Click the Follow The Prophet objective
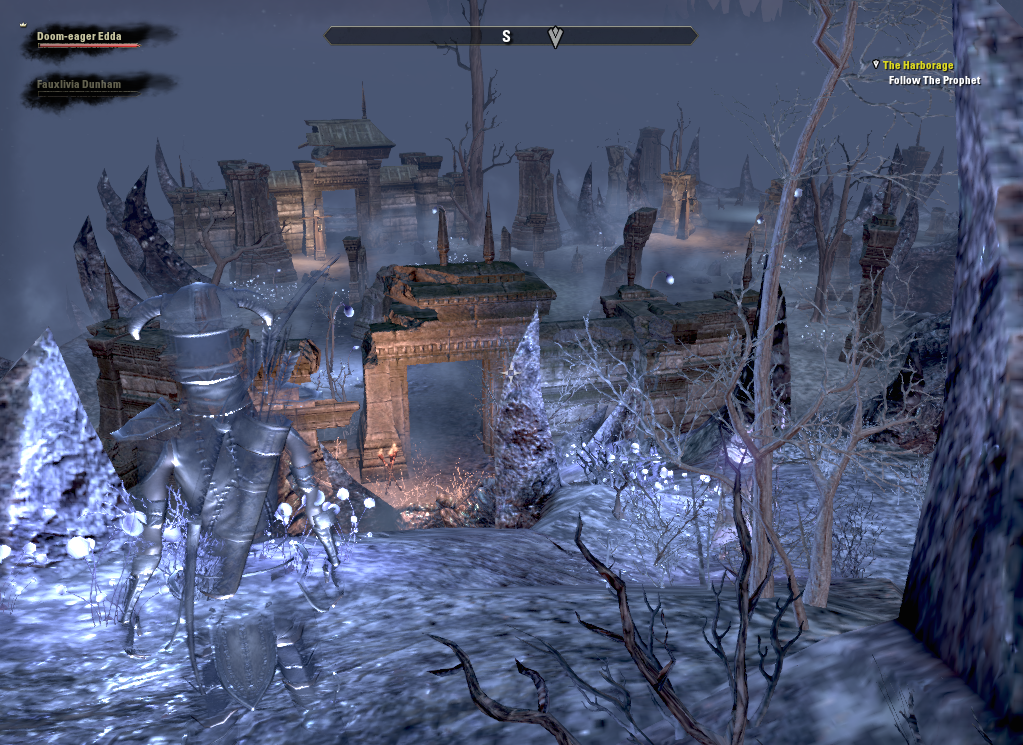Viewport: 1023px width, 745px height. [x=934, y=81]
